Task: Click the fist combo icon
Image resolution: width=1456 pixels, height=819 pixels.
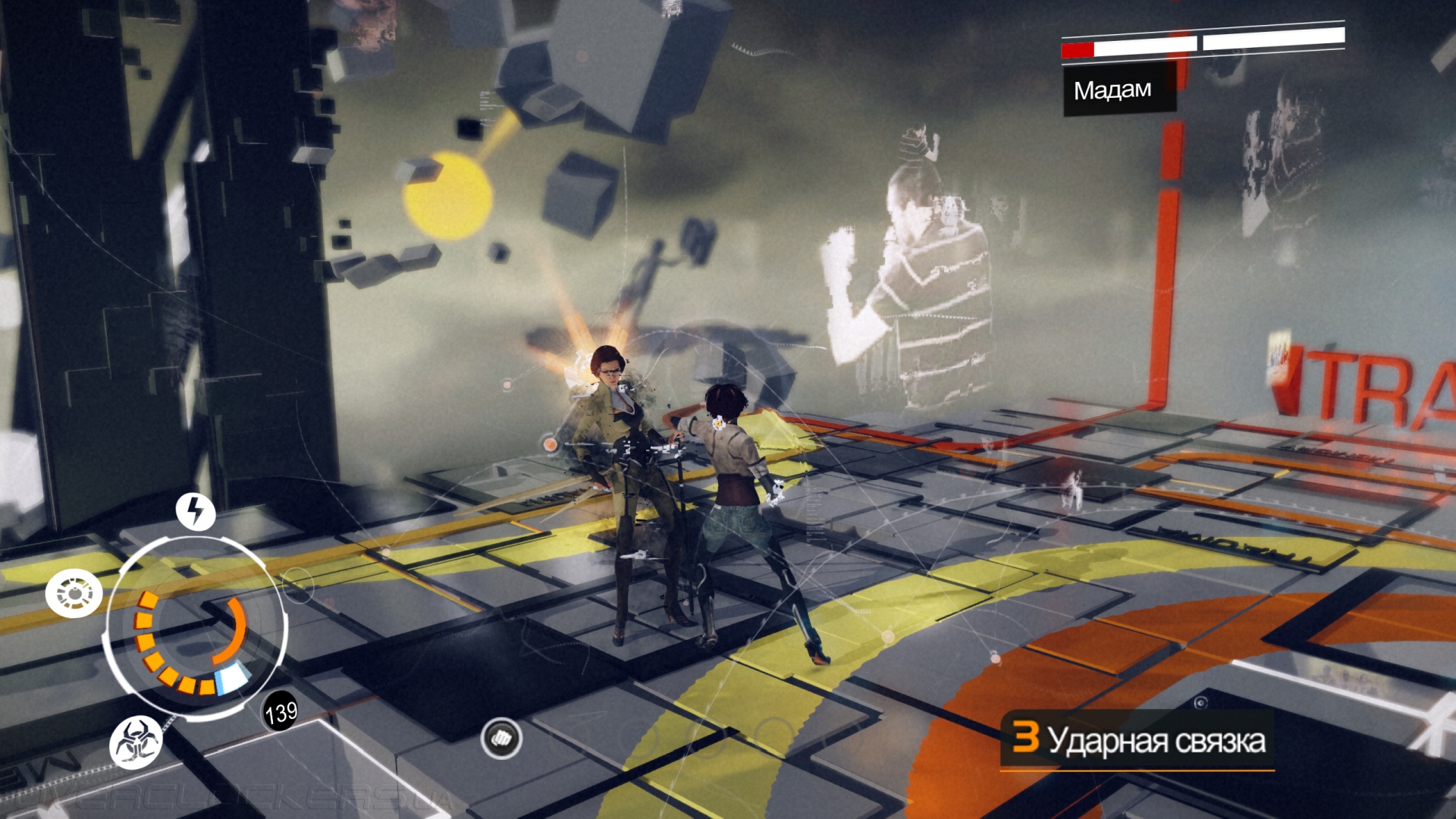Action: tap(501, 738)
